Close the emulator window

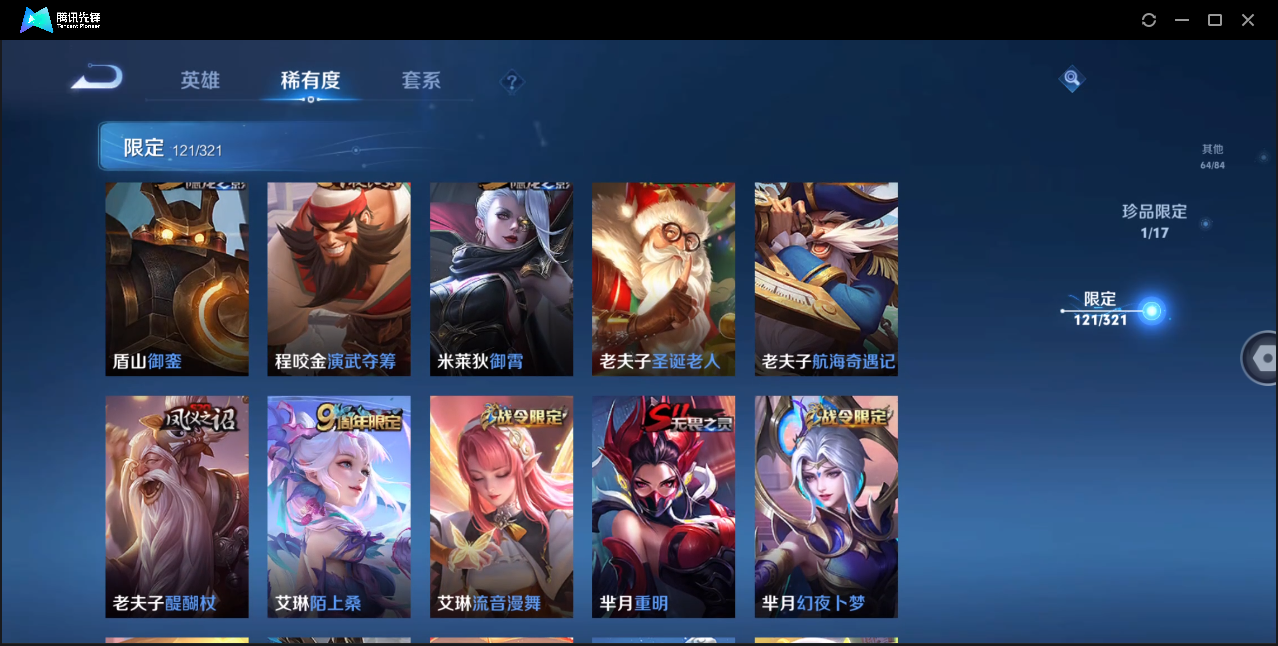pyautogui.click(x=1248, y=20)
